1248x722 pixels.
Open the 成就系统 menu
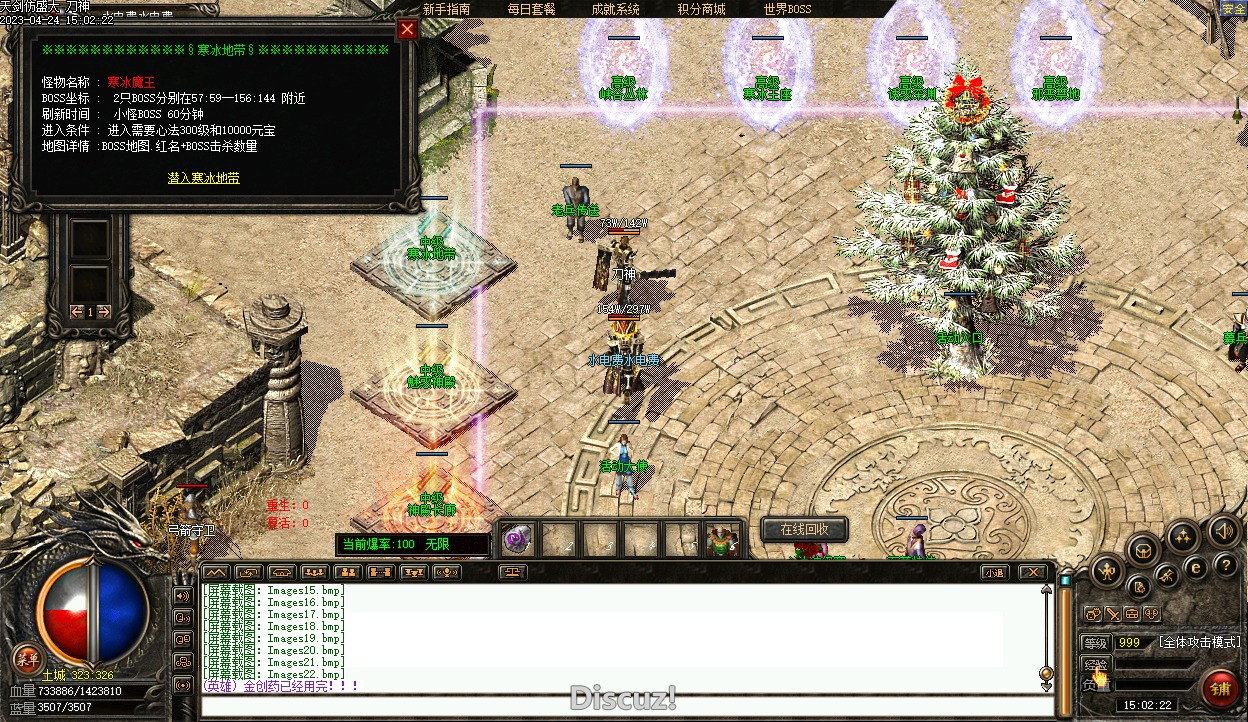tap(615, 9)
